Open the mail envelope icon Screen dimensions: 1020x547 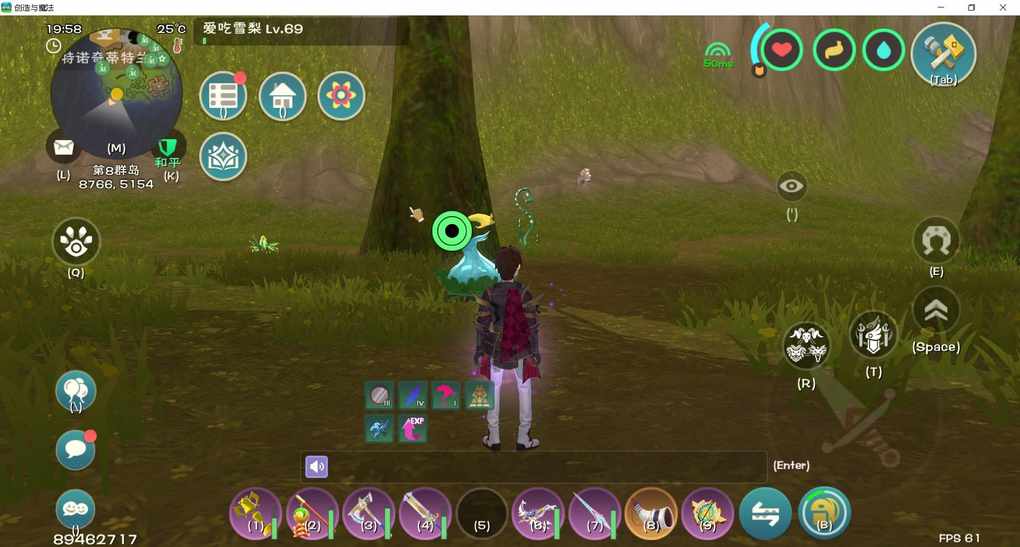click(64, 148)
